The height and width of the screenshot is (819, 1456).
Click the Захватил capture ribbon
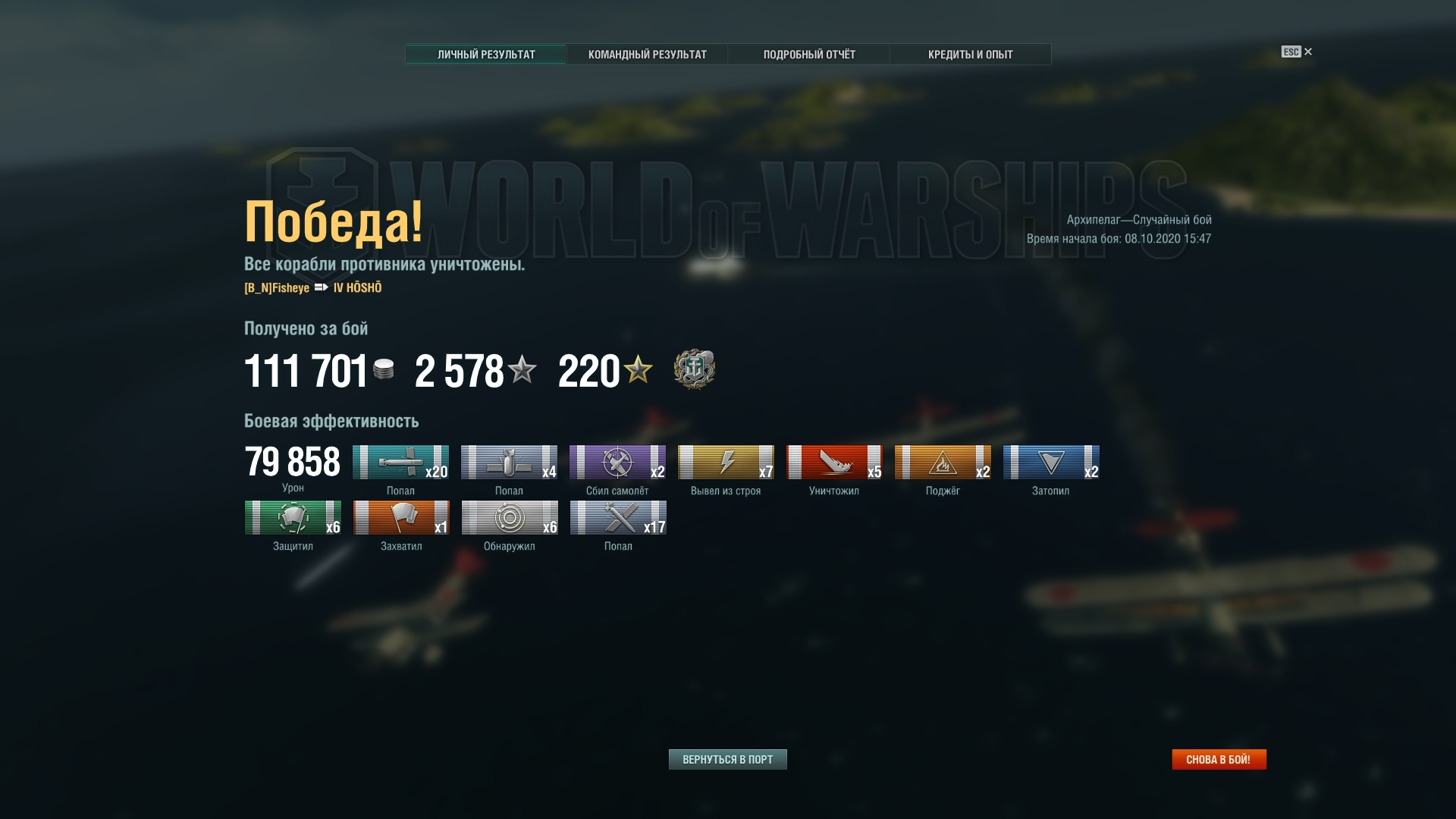[401, 518]
